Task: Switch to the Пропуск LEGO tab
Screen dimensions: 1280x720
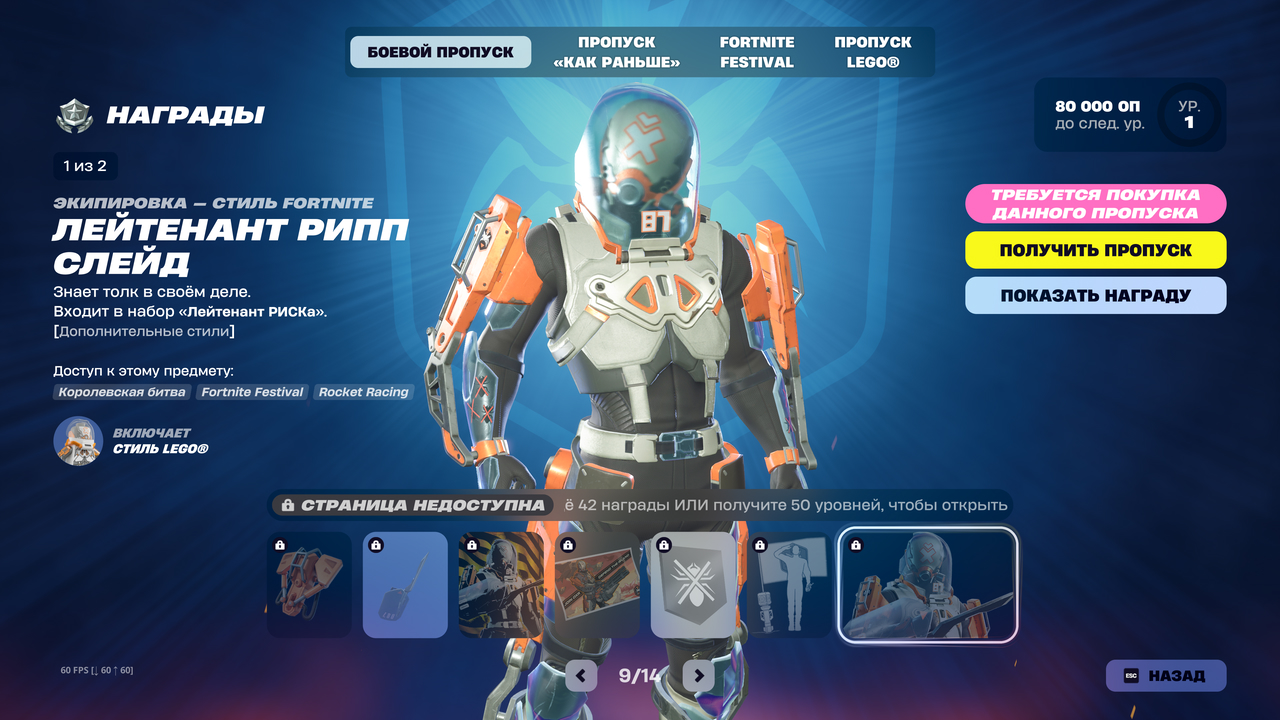Action: coord(873,52)
